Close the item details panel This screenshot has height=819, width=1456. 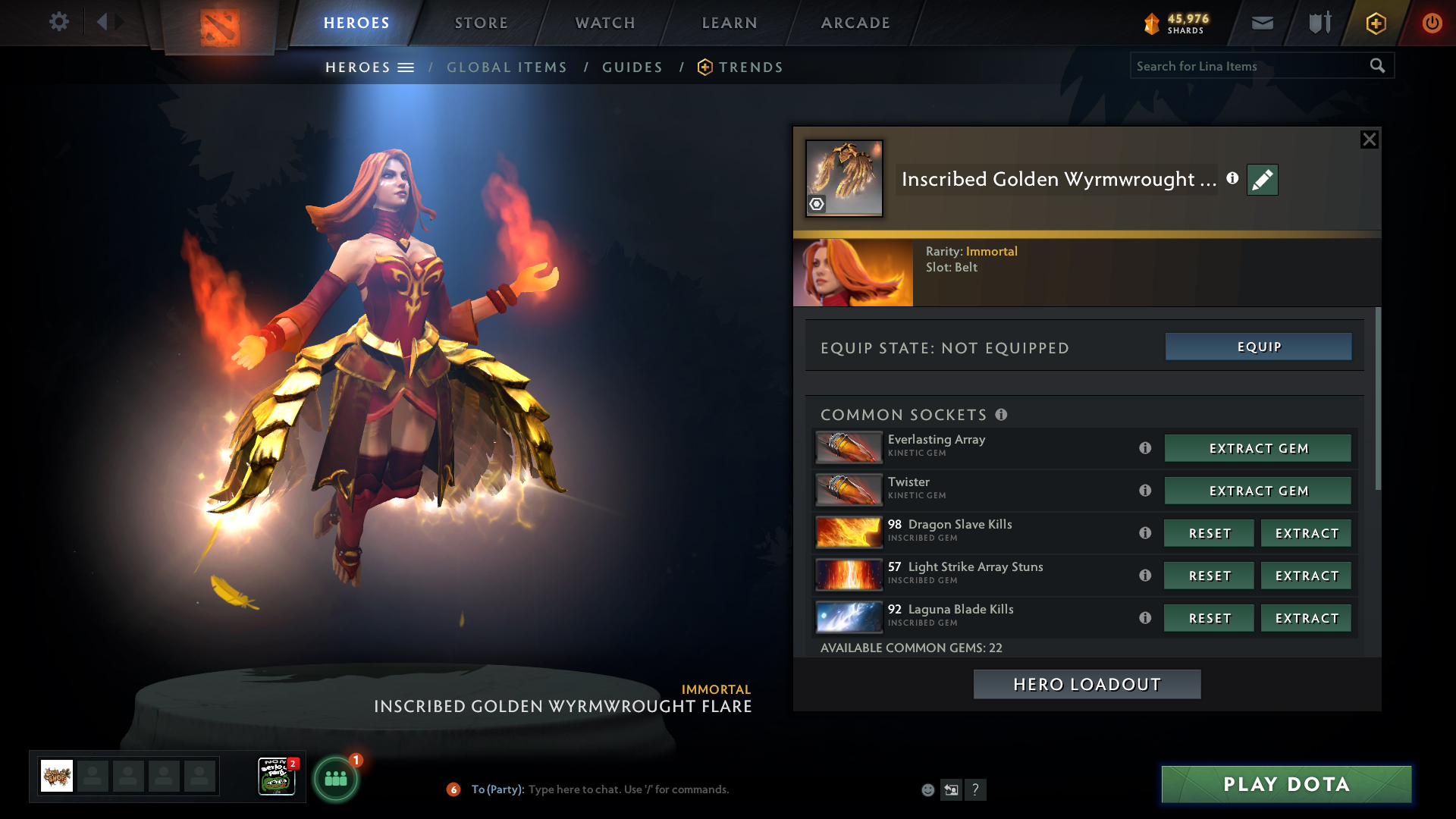click(1369, 140)
